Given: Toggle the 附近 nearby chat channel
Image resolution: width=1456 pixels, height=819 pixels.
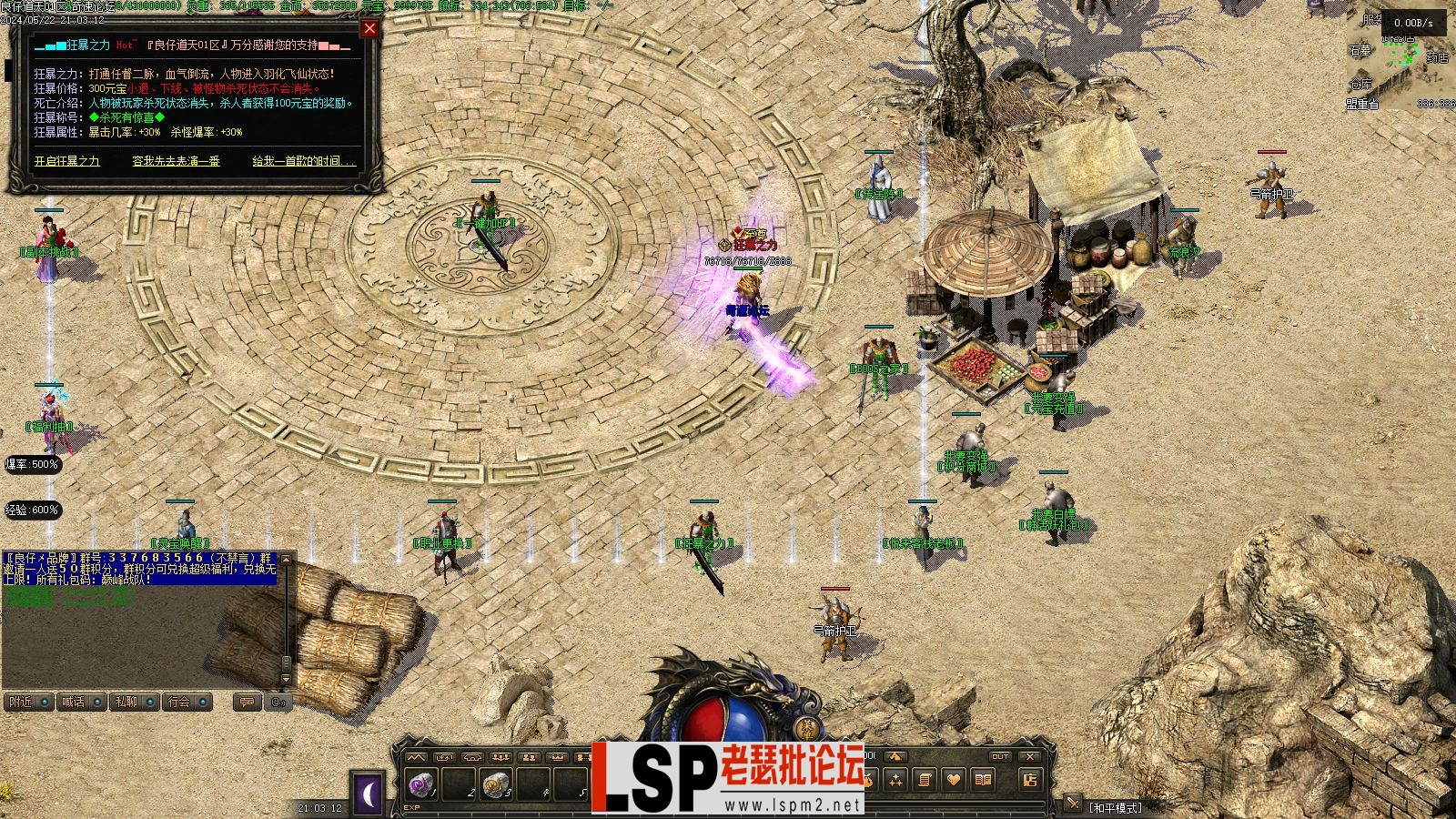Looking at the screenshot, I should pyautogui.click(x=28, y=702).
